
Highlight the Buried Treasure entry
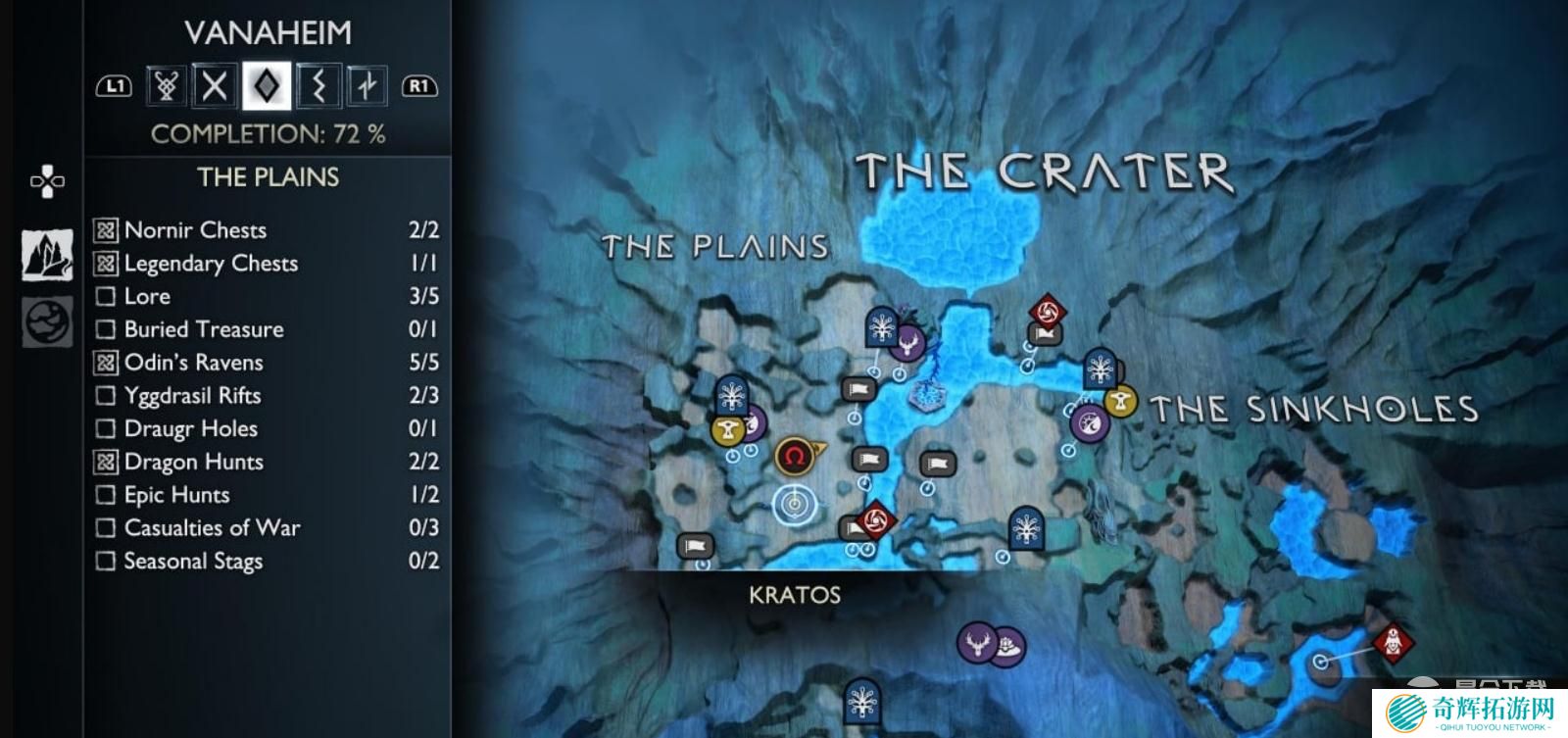click(265, 329)
